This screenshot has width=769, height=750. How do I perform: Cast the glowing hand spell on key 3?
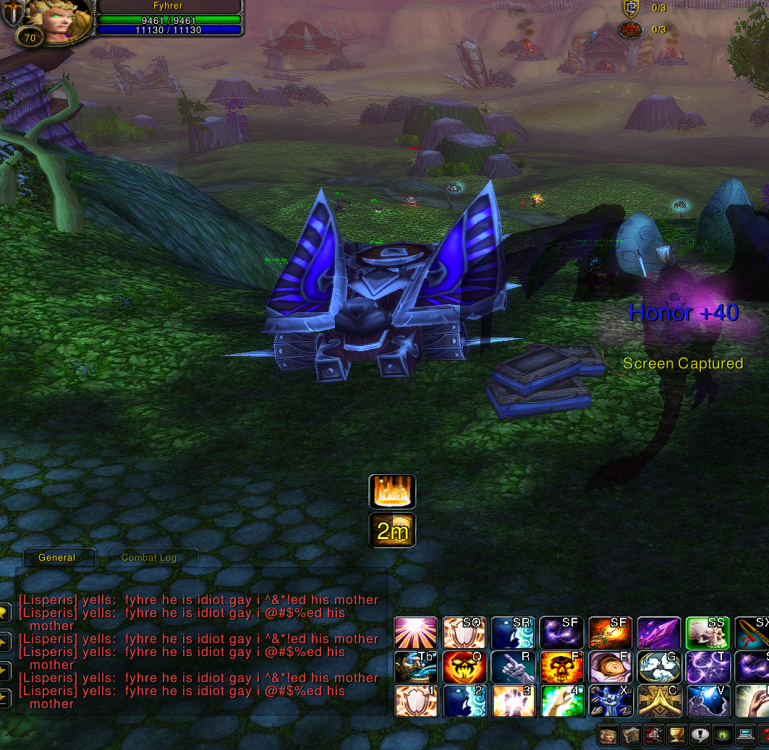coord(512,701)
